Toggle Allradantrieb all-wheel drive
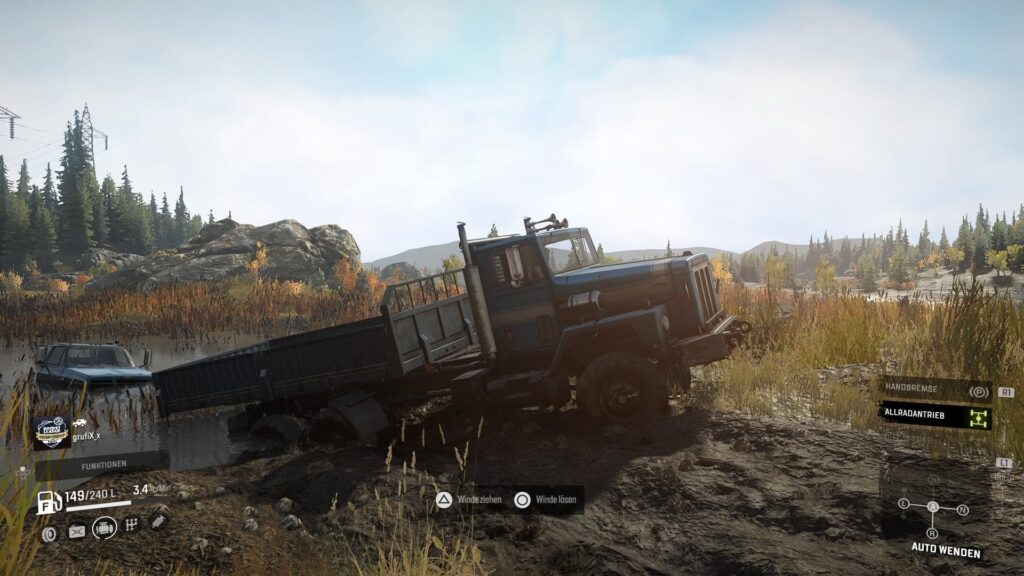This screenshot has width=1024, height=576. (x=934, y=416)
